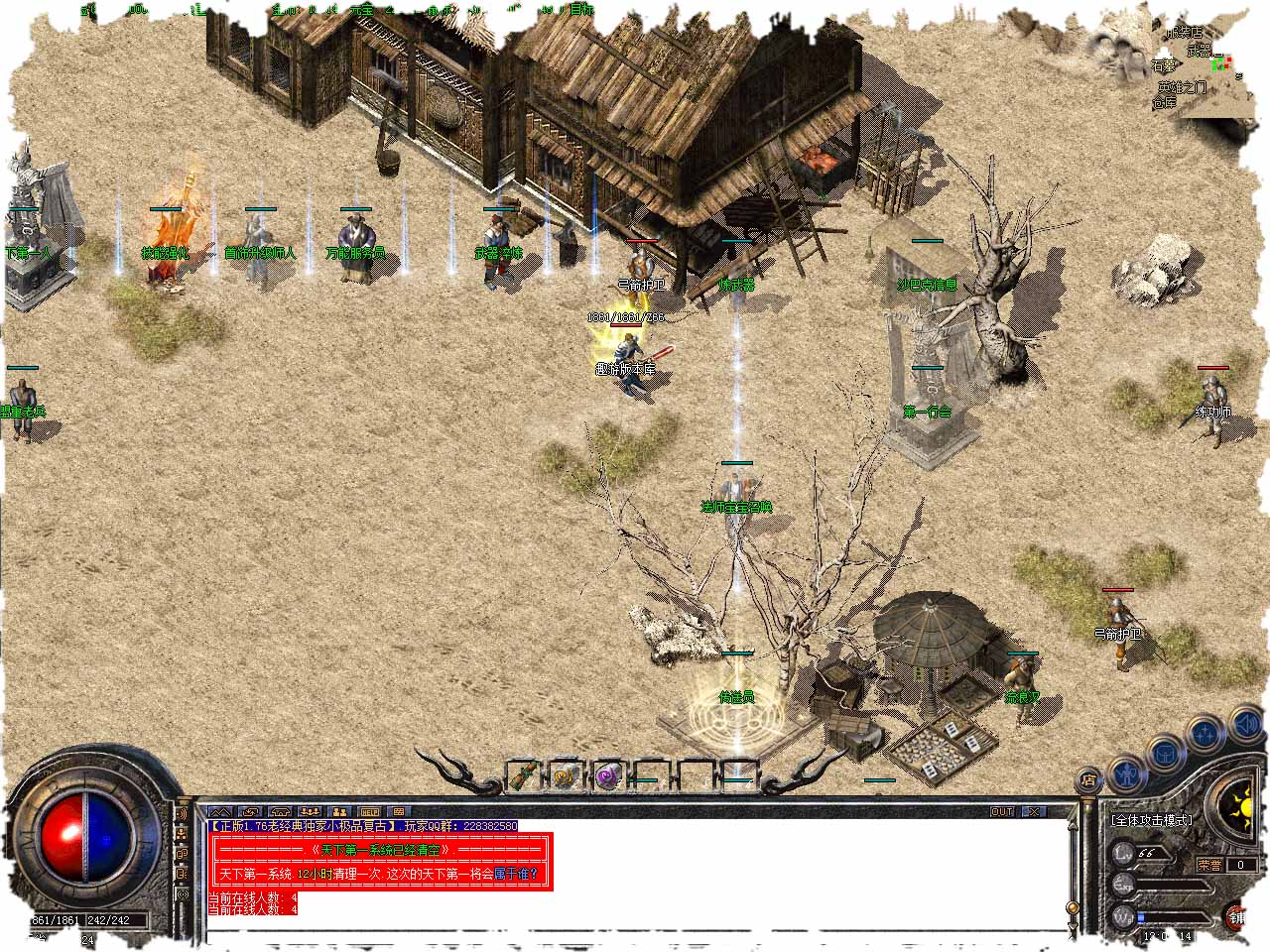Open the mountain-shaped icon on chat bar
The image size is (1270, 952).
(x=218, y=811)
